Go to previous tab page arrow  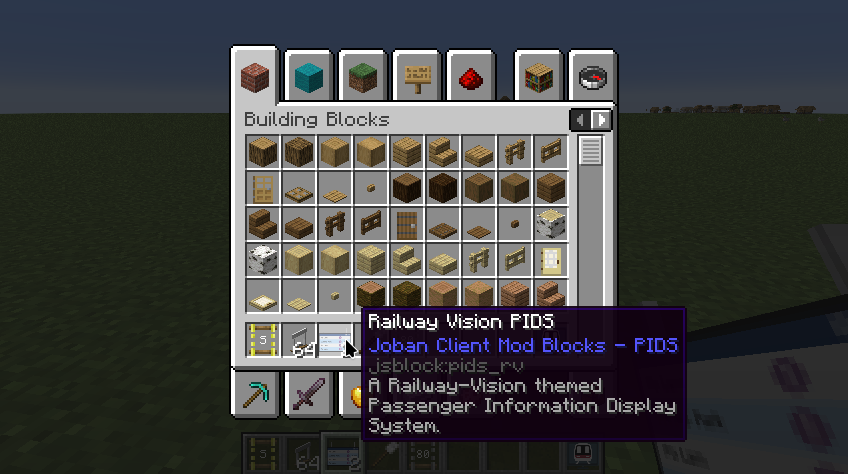tap(580, 120)
